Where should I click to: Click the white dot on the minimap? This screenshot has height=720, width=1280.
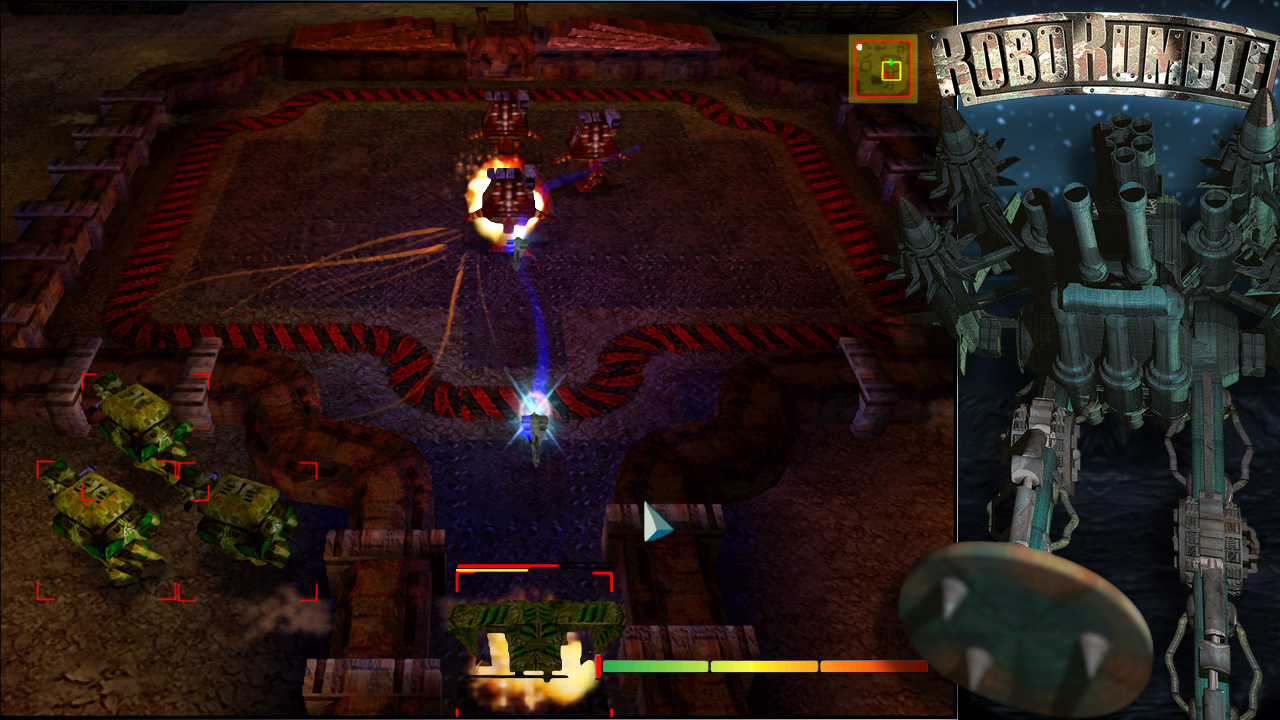pyautogui.click(x=859, y=47)
